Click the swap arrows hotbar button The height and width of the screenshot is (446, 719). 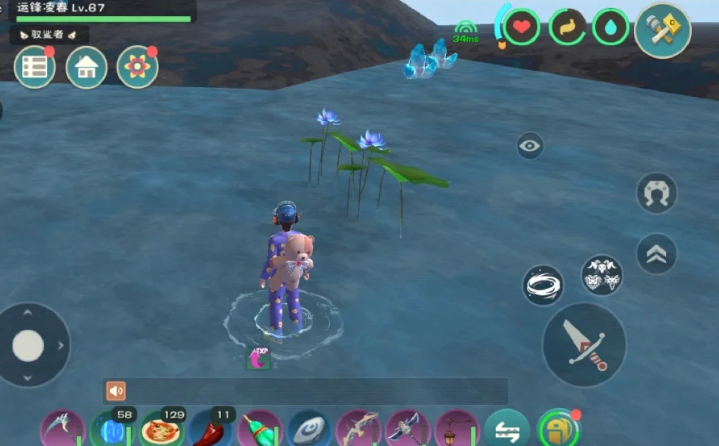[506, 430]
